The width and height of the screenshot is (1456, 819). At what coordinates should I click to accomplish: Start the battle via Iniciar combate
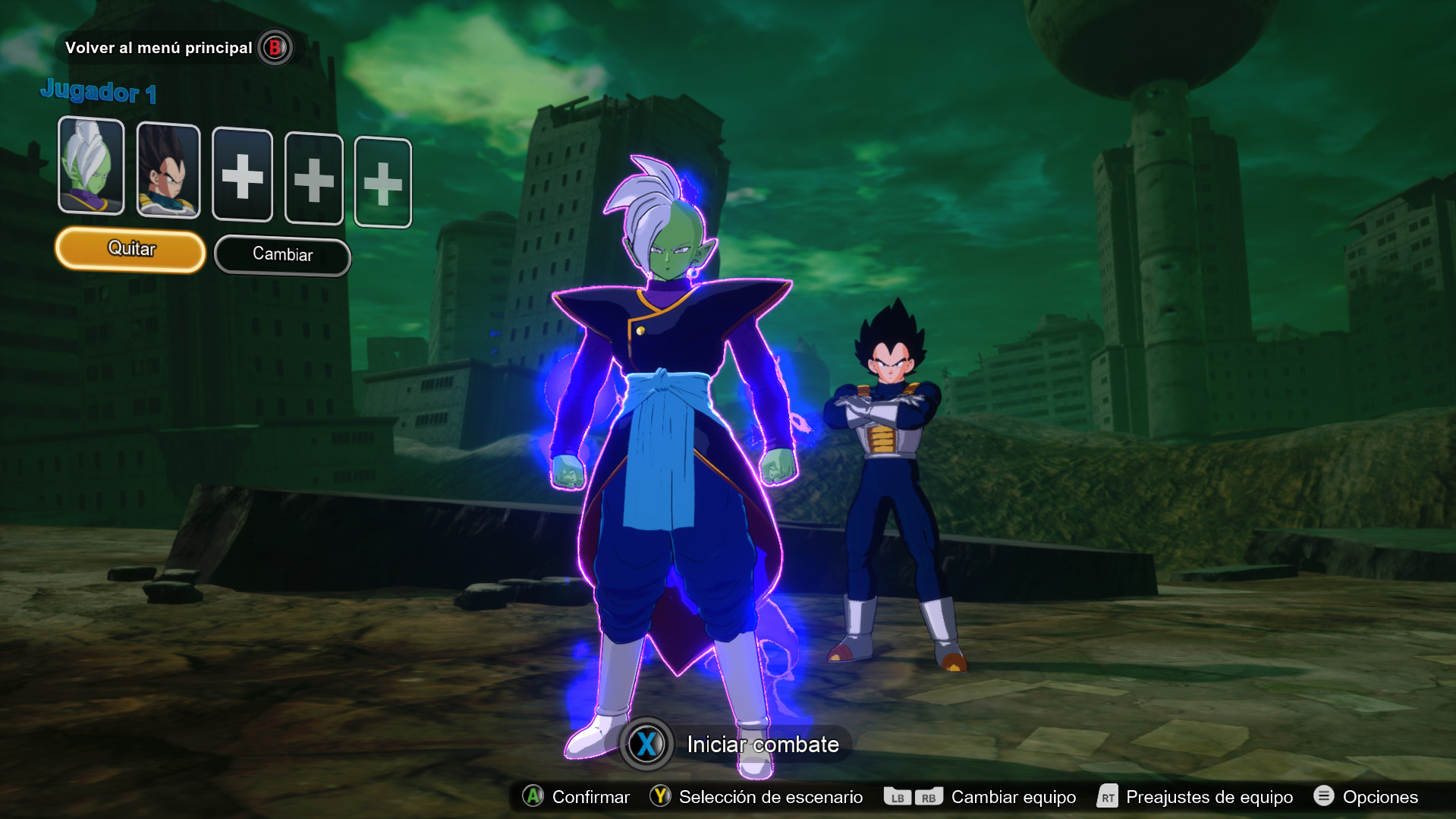click(761, 745)
